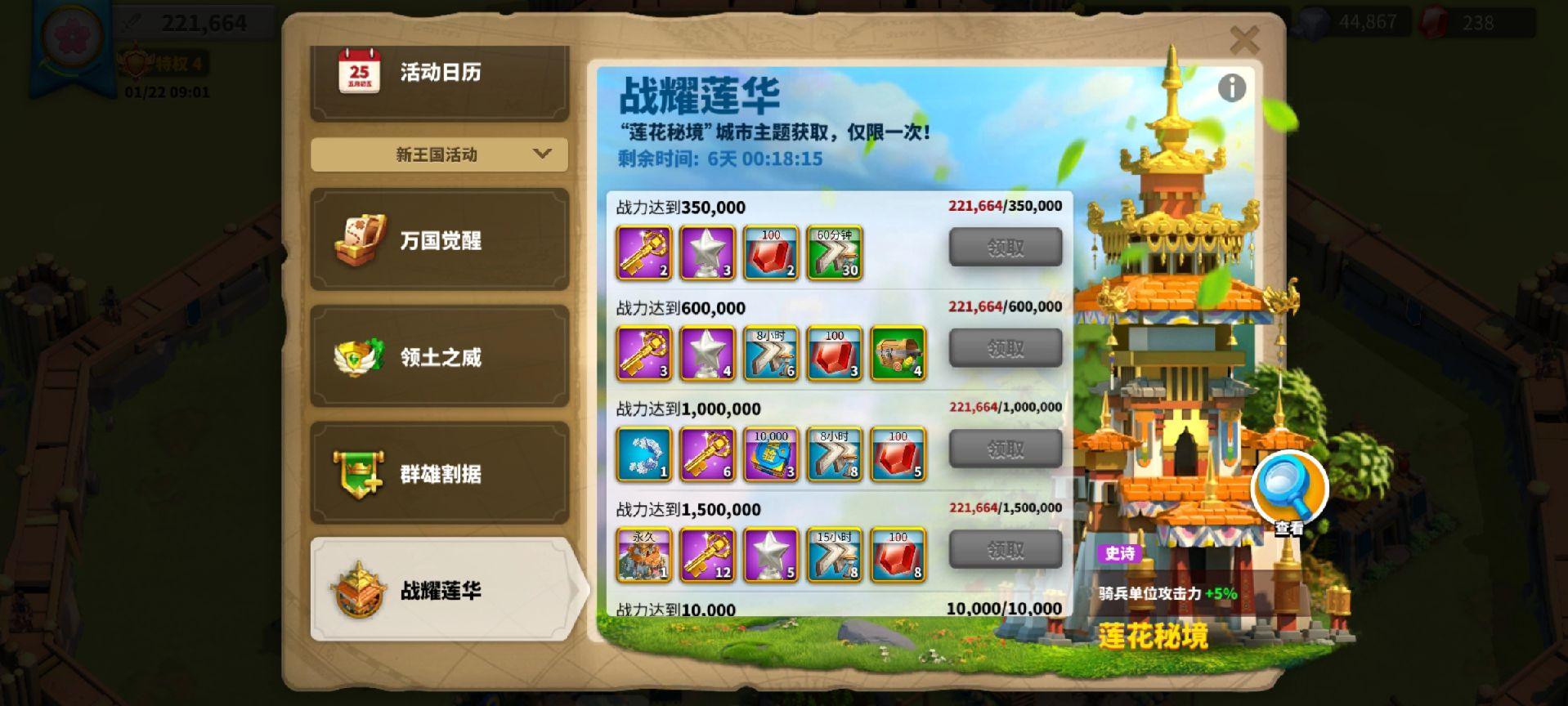Tap the red gem reward in the 1,500,000 tier
This screenshot has width=1568, height=706.
click(x=898, y=556)
